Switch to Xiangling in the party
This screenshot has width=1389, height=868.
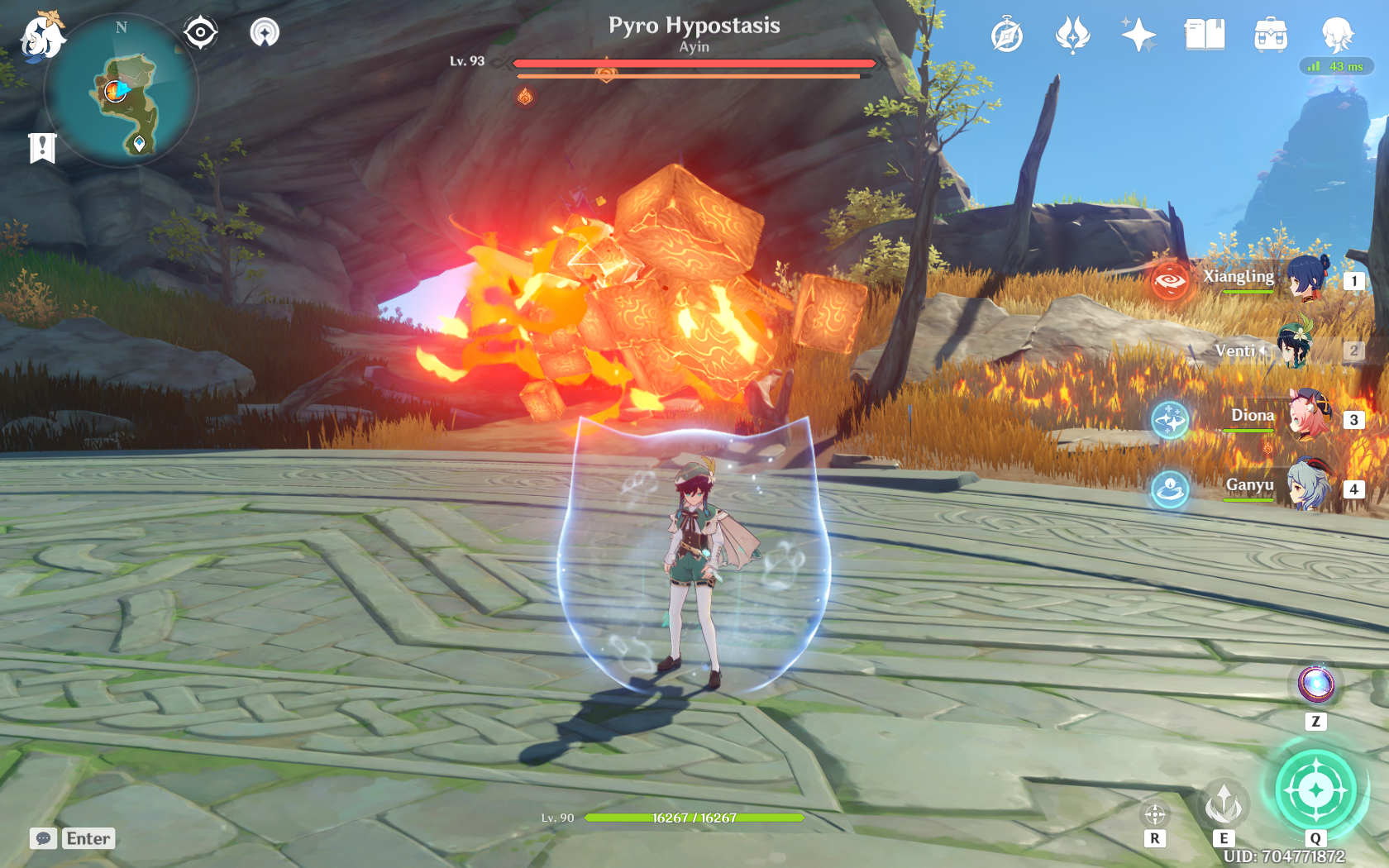pos(1306,279)
